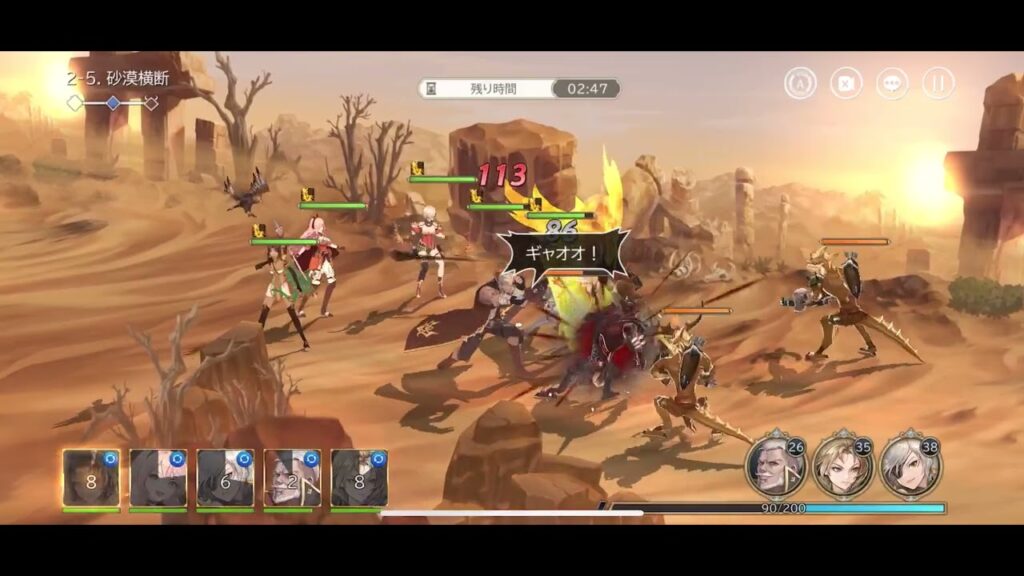Select the skill card showing cooldown 6
Image resolution: width=1024 pixels, height=576 pixels.
(x=225, y=477)
